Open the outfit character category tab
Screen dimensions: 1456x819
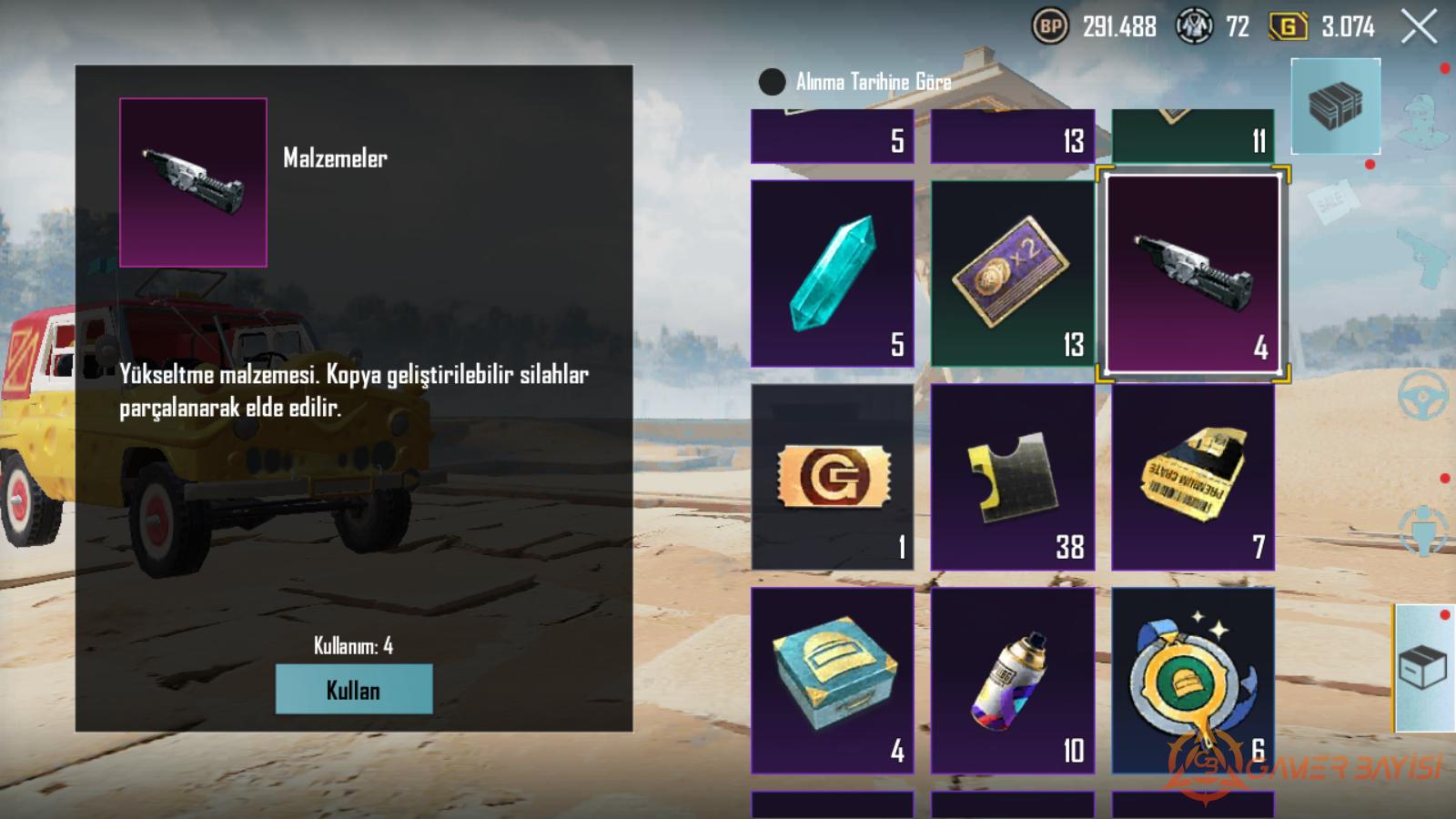[x=1424, y=118]
